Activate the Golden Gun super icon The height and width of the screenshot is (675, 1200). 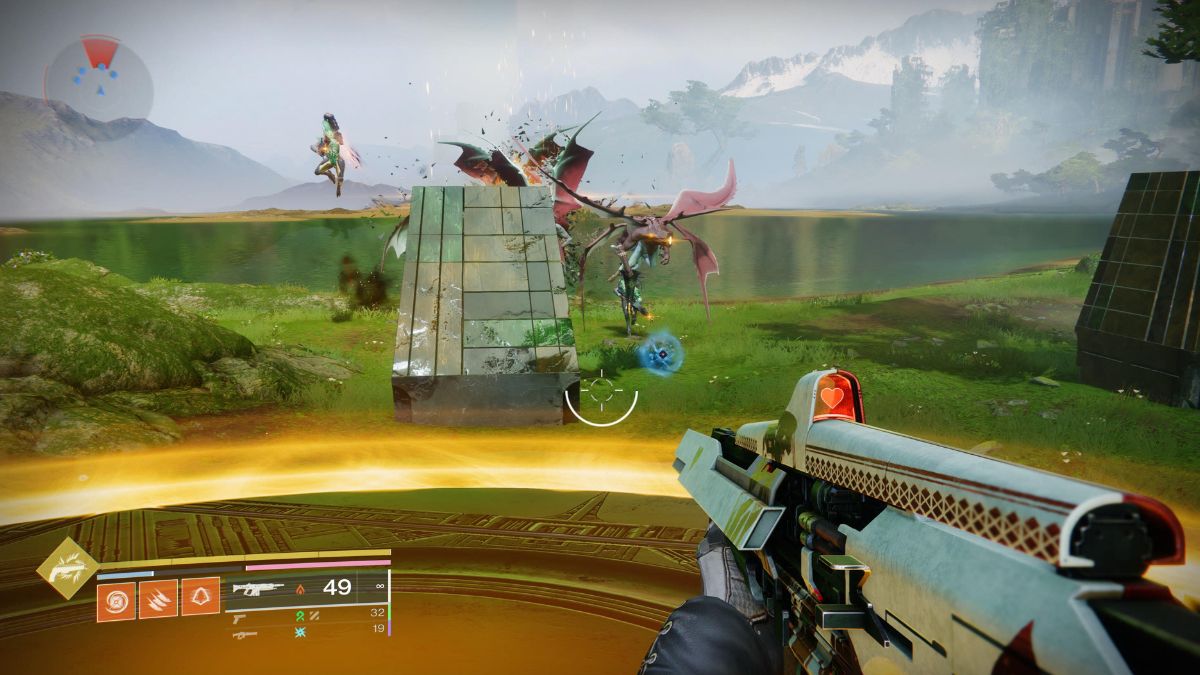point(68,569)
